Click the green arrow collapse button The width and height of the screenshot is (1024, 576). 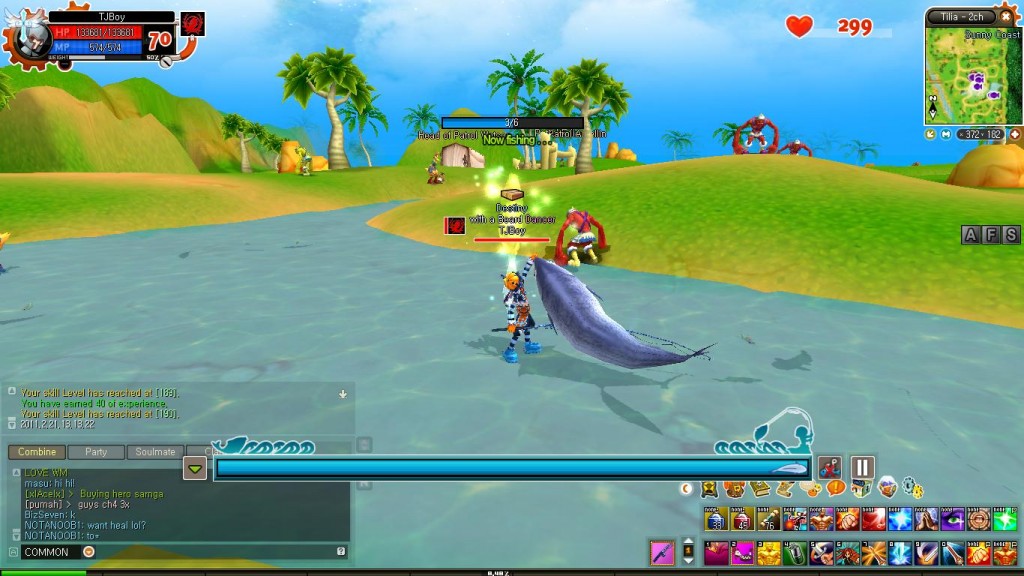[x=195, y=469]
